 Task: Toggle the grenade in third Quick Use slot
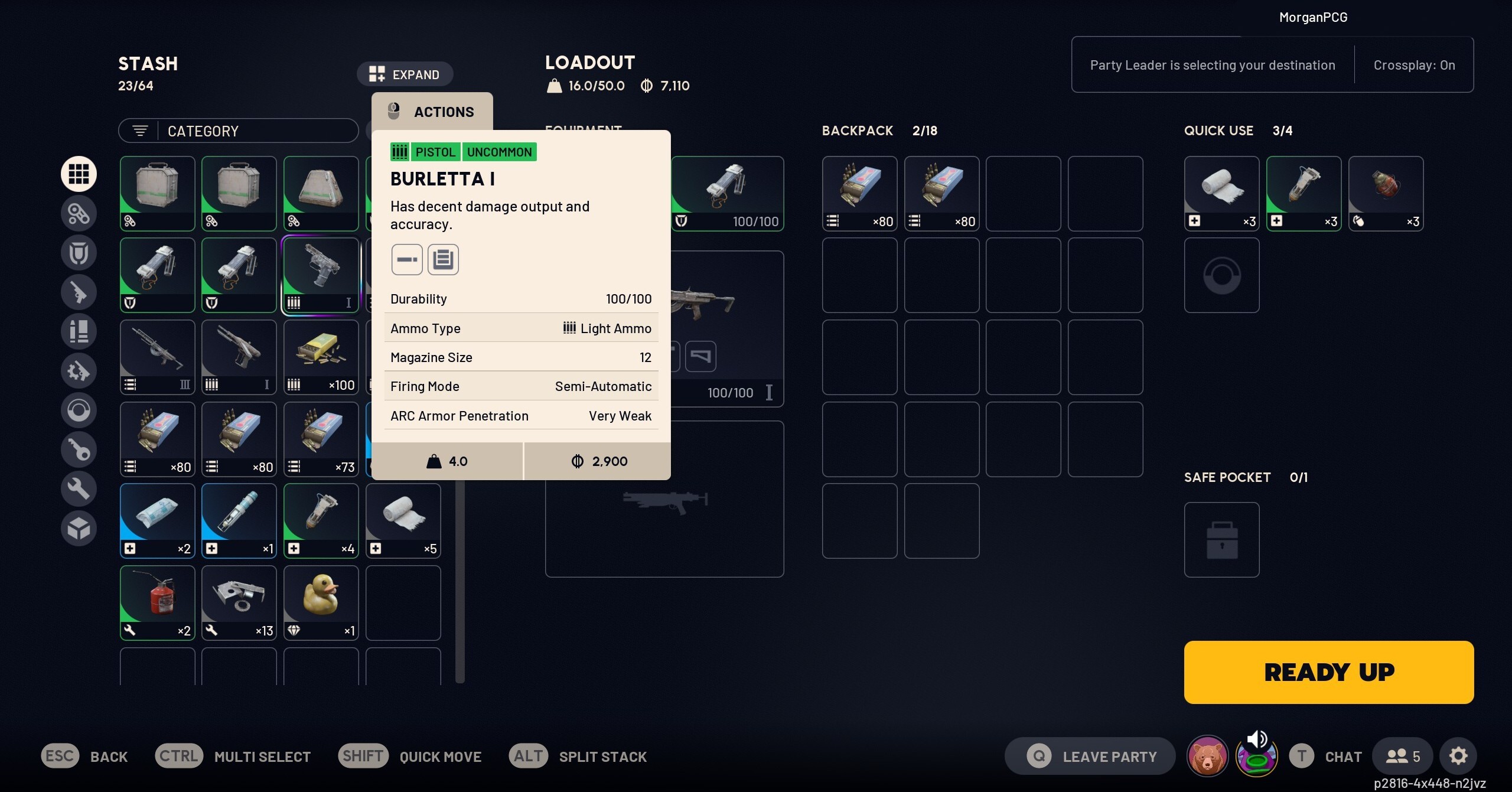[1386, 193]
